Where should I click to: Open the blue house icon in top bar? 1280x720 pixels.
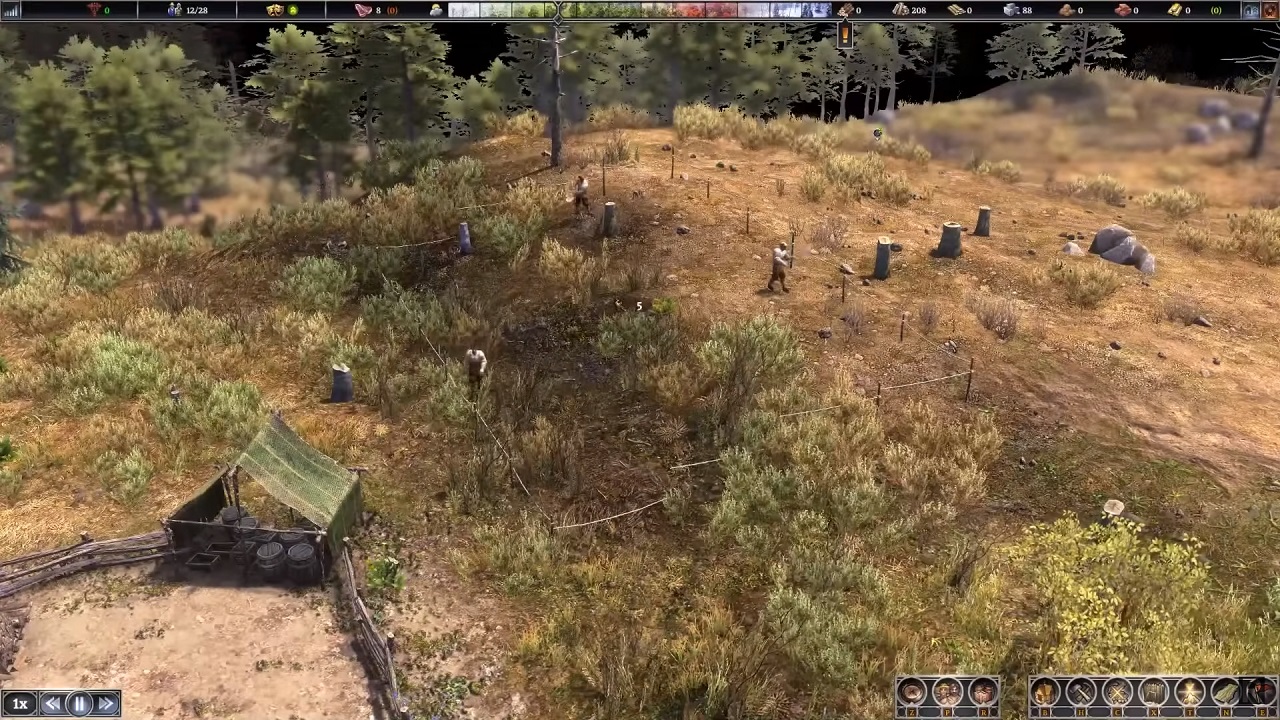pyautogui.click(x=1251, y=10)
